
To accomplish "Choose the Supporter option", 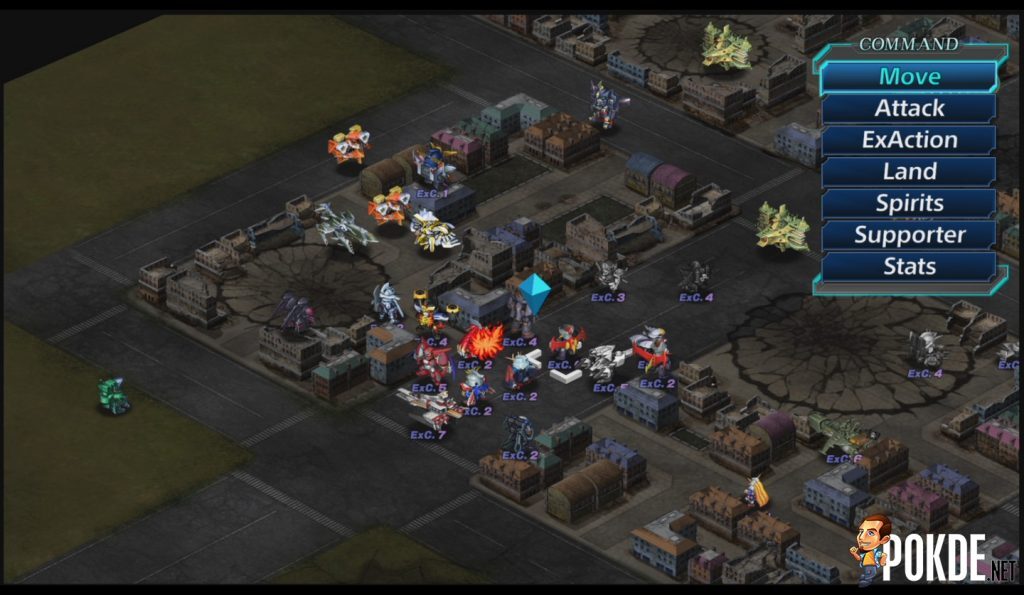I will coord(909,235).
